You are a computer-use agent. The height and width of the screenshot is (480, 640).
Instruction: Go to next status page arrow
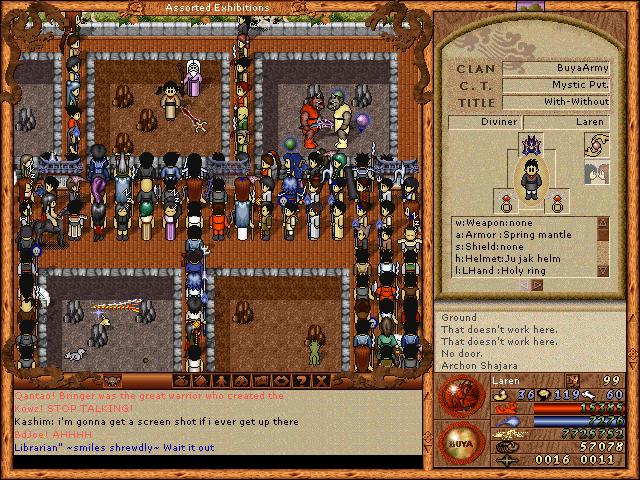pyautogui.click(x=536, y=285)
